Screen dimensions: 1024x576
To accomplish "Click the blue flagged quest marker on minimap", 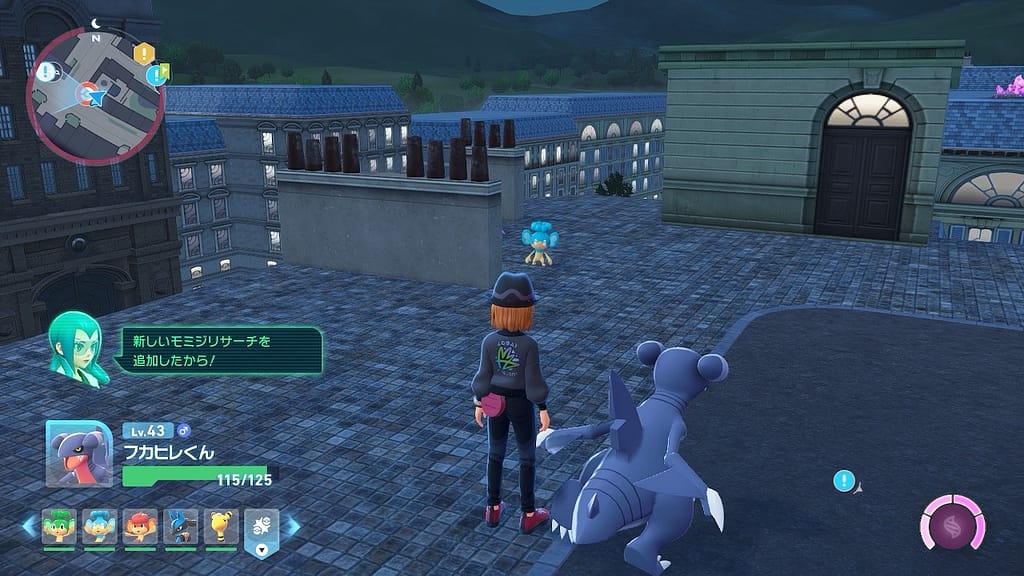I will pyautogui.click(x=157, y=74).
